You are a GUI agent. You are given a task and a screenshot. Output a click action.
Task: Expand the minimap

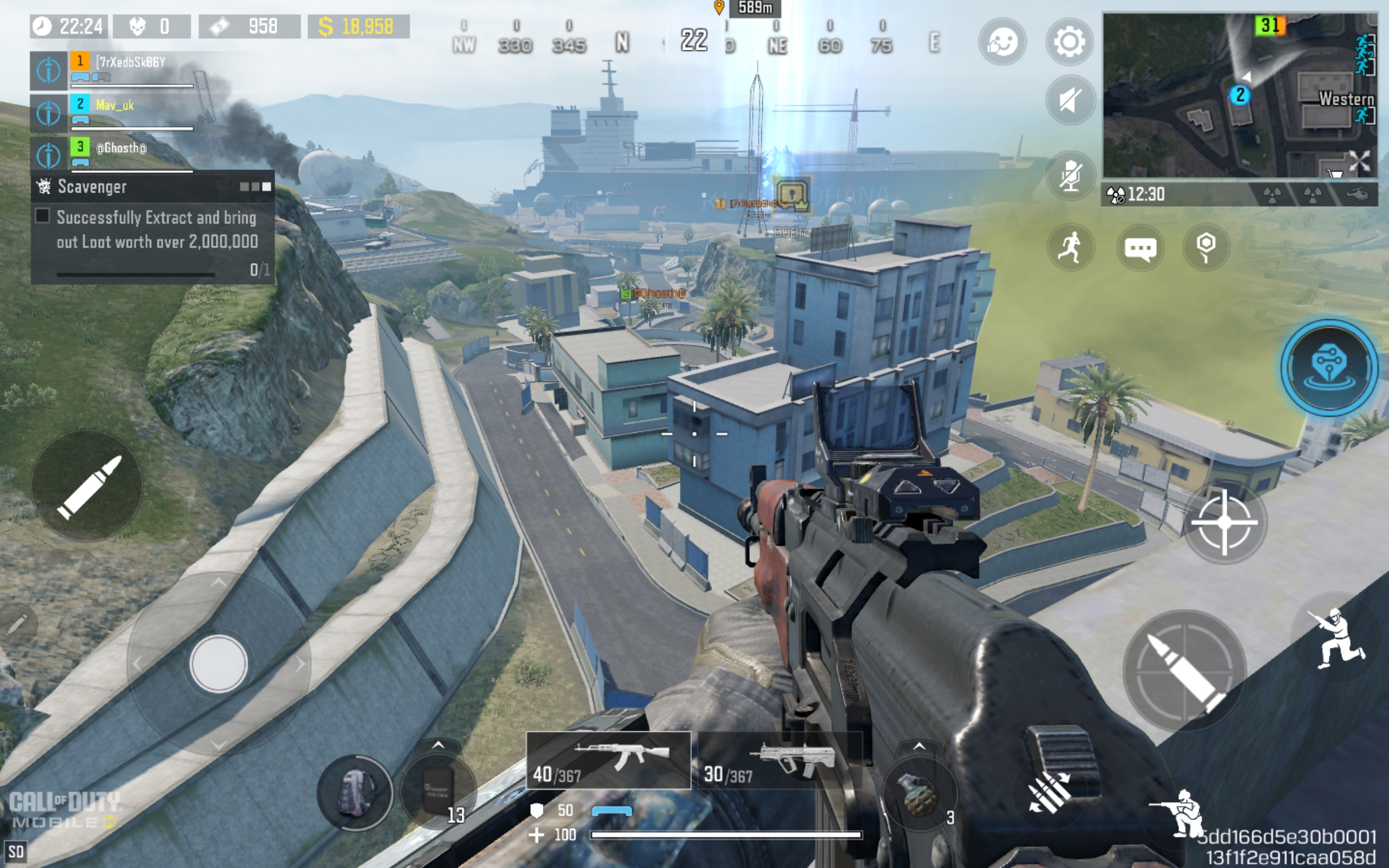point(1240,95)
